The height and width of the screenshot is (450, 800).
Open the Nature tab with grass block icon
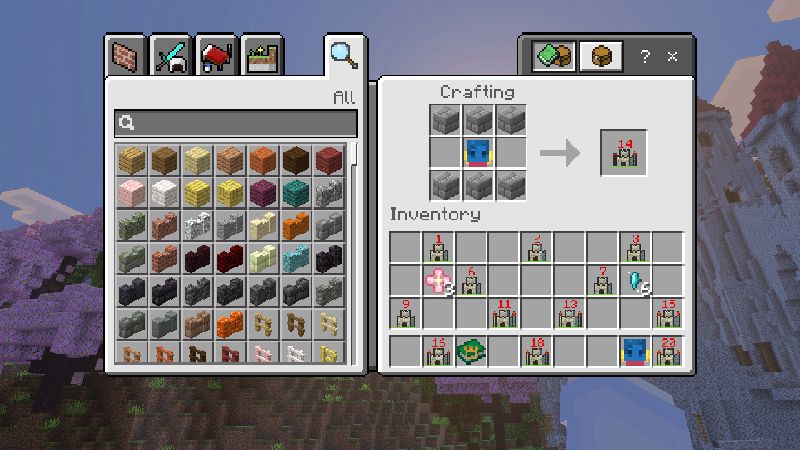[263, 56]
